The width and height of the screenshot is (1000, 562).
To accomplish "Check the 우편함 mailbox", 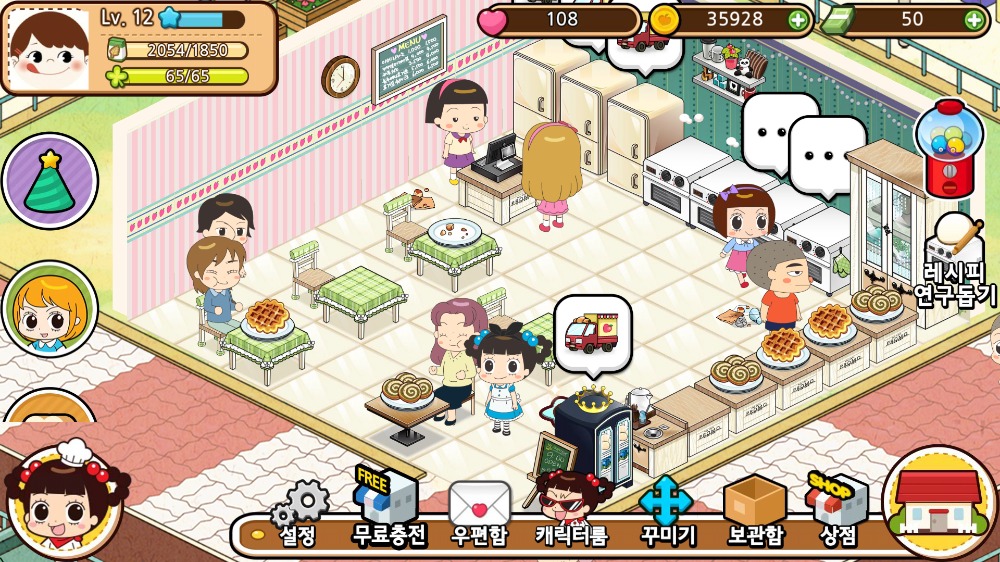I will click(x=480, y=512).
